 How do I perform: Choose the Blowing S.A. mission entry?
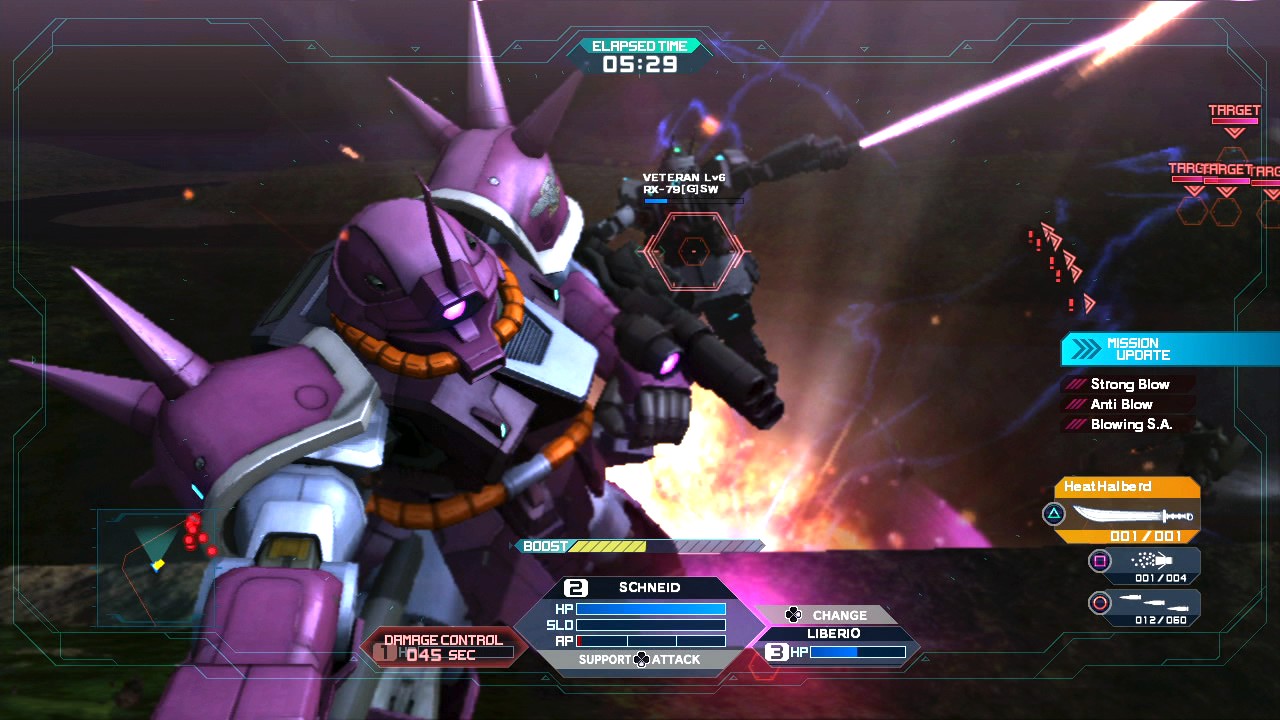(1130, 424)
